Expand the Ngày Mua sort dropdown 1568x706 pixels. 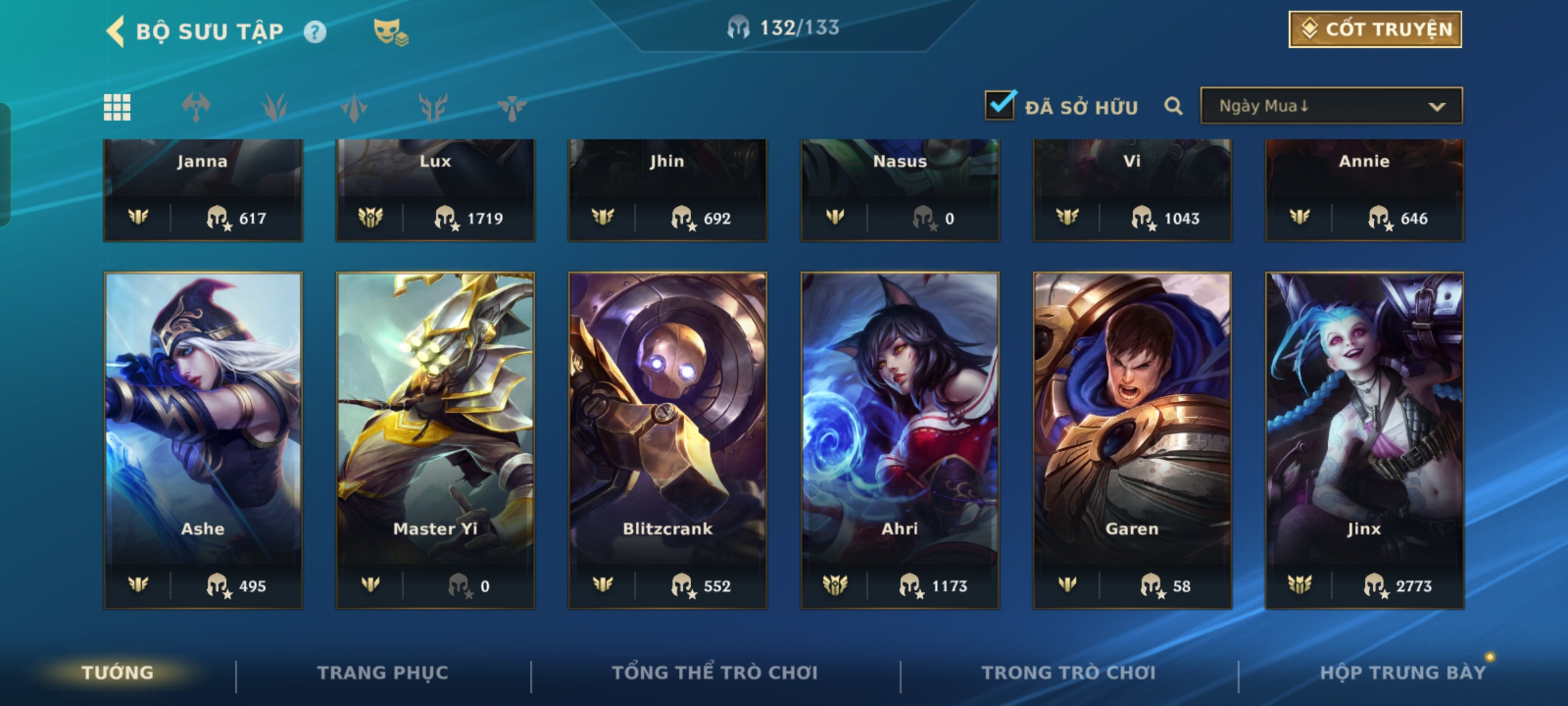click(x=1331, y=106)
